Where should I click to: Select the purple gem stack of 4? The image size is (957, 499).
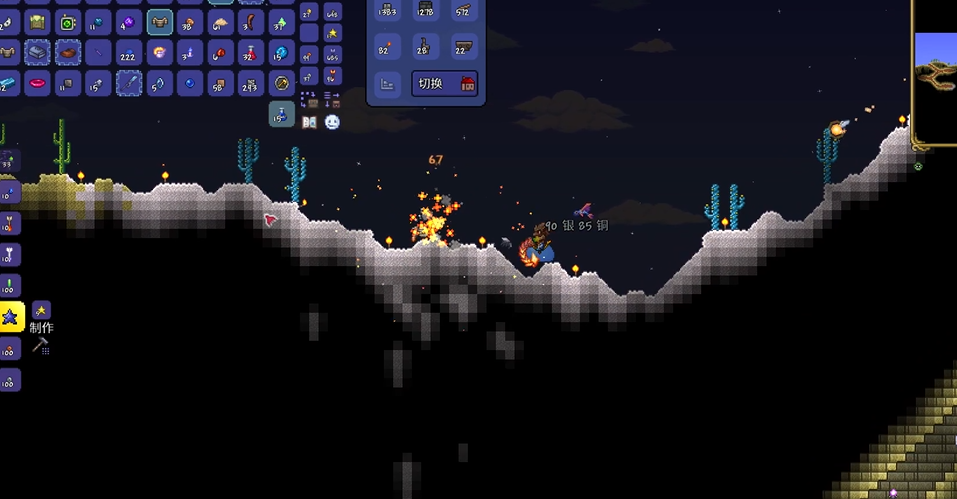pyautogui.click(x=129, y=22)
